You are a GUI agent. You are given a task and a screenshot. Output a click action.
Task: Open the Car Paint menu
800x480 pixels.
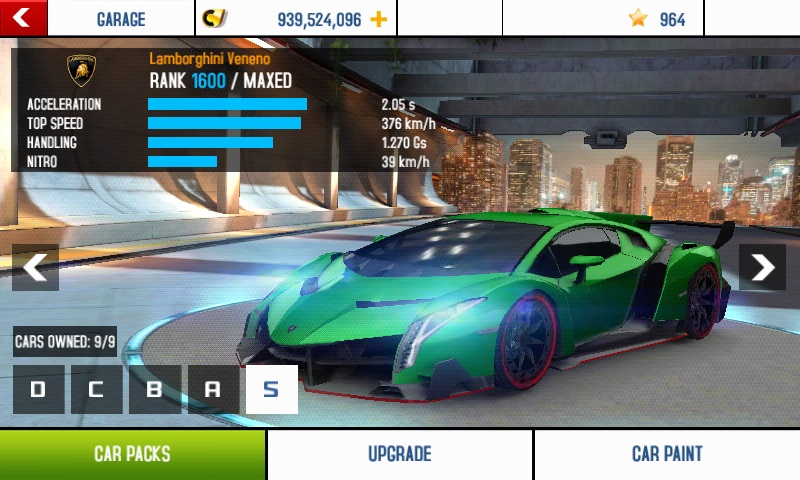coord(667,454)
